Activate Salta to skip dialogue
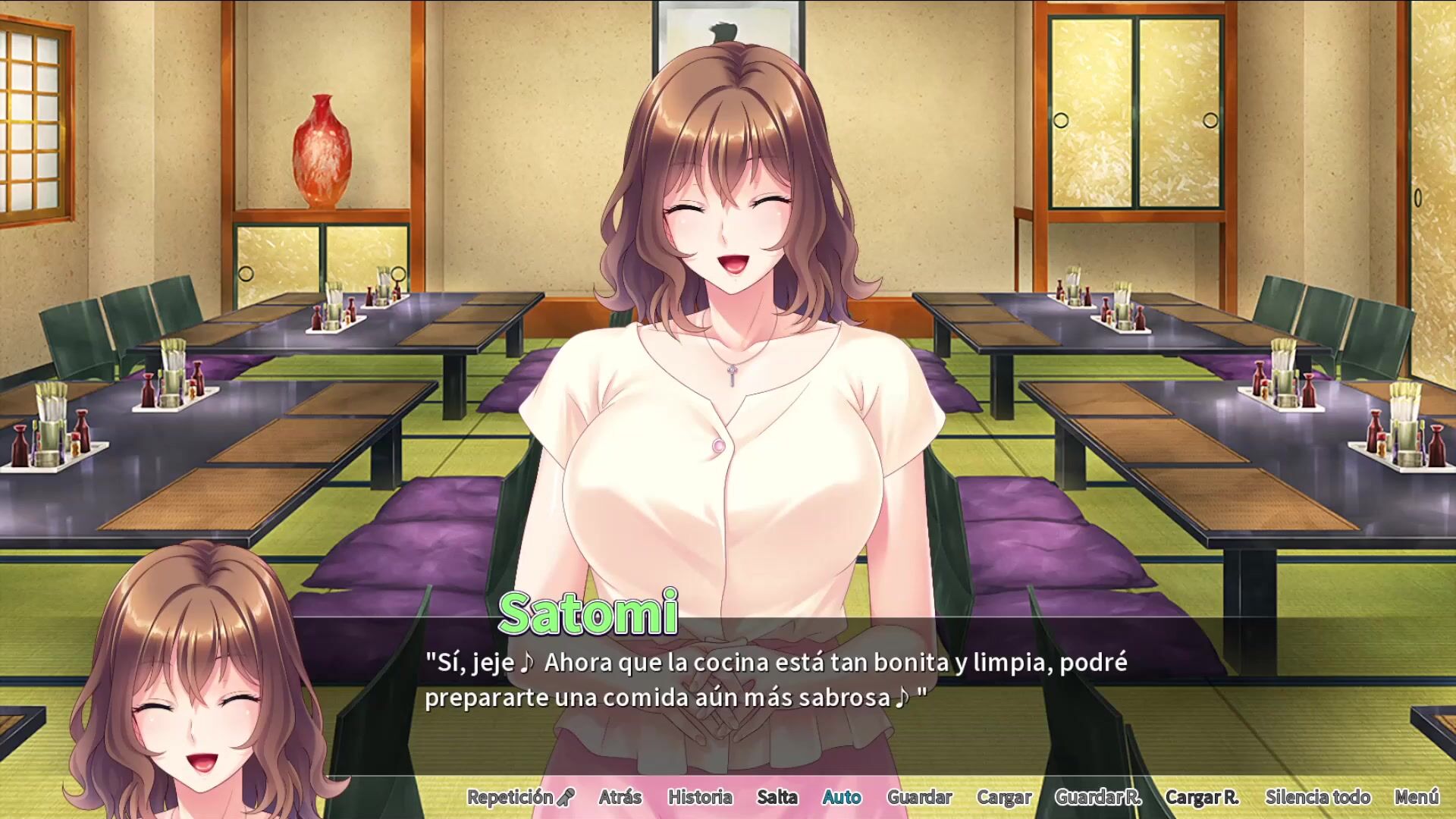The width and height of the screenshot is (1456, 819). click(x=777, y=797)
